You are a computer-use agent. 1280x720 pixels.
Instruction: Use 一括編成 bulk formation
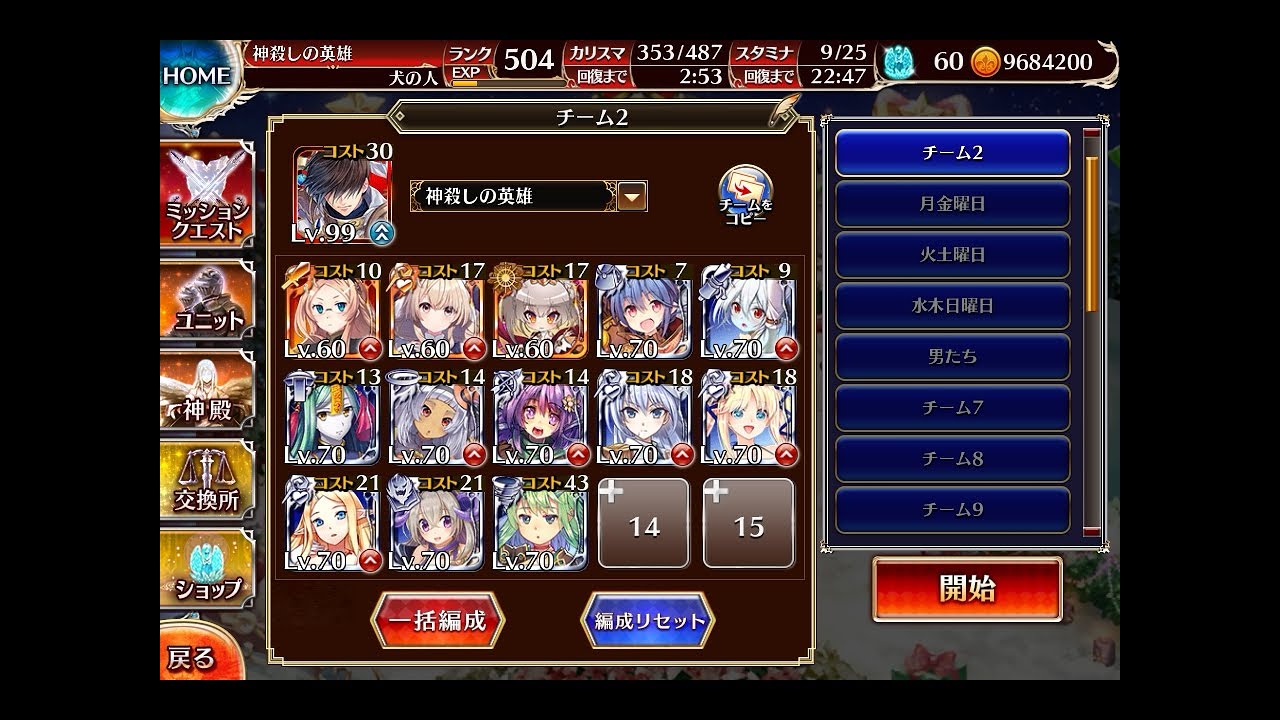437,620
